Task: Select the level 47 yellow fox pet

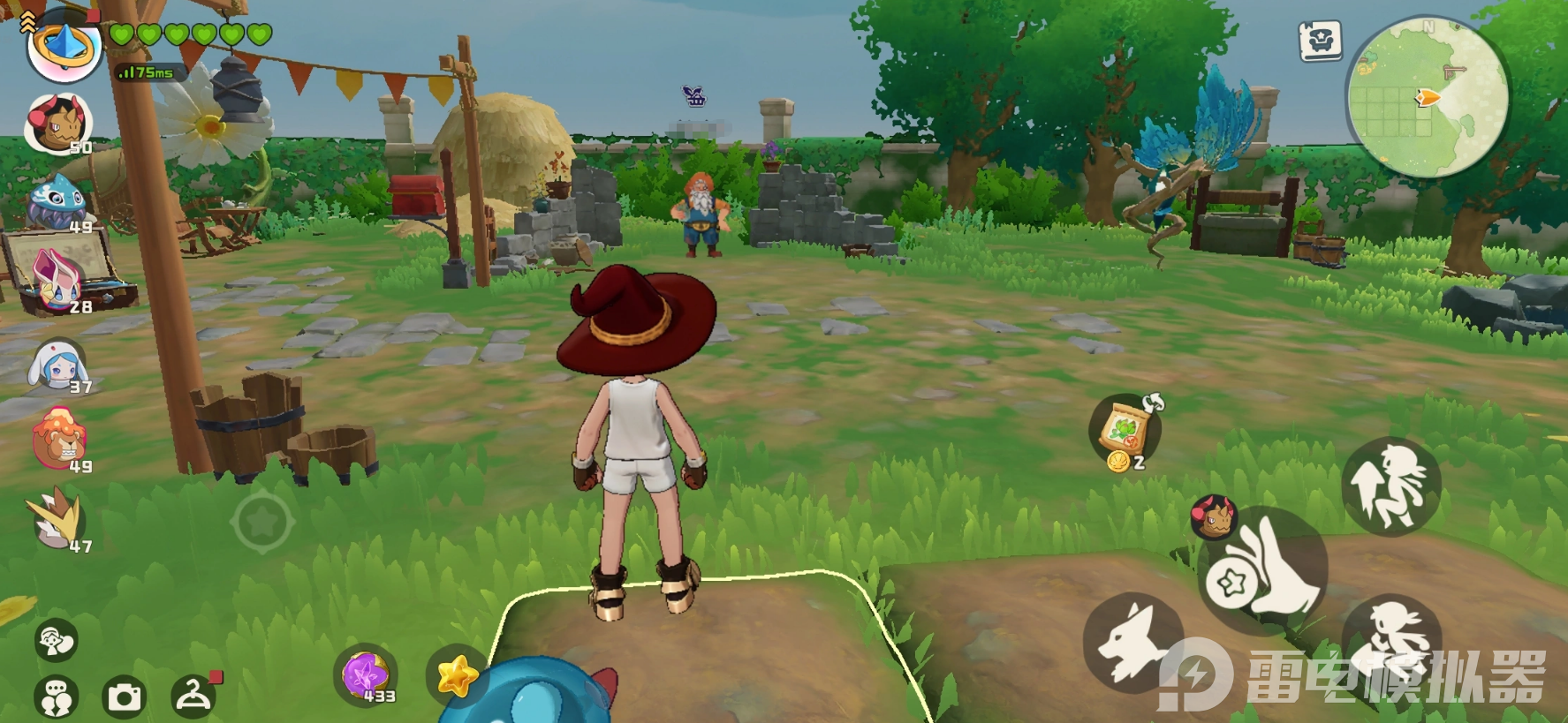Action: click(x=58, y=522)
